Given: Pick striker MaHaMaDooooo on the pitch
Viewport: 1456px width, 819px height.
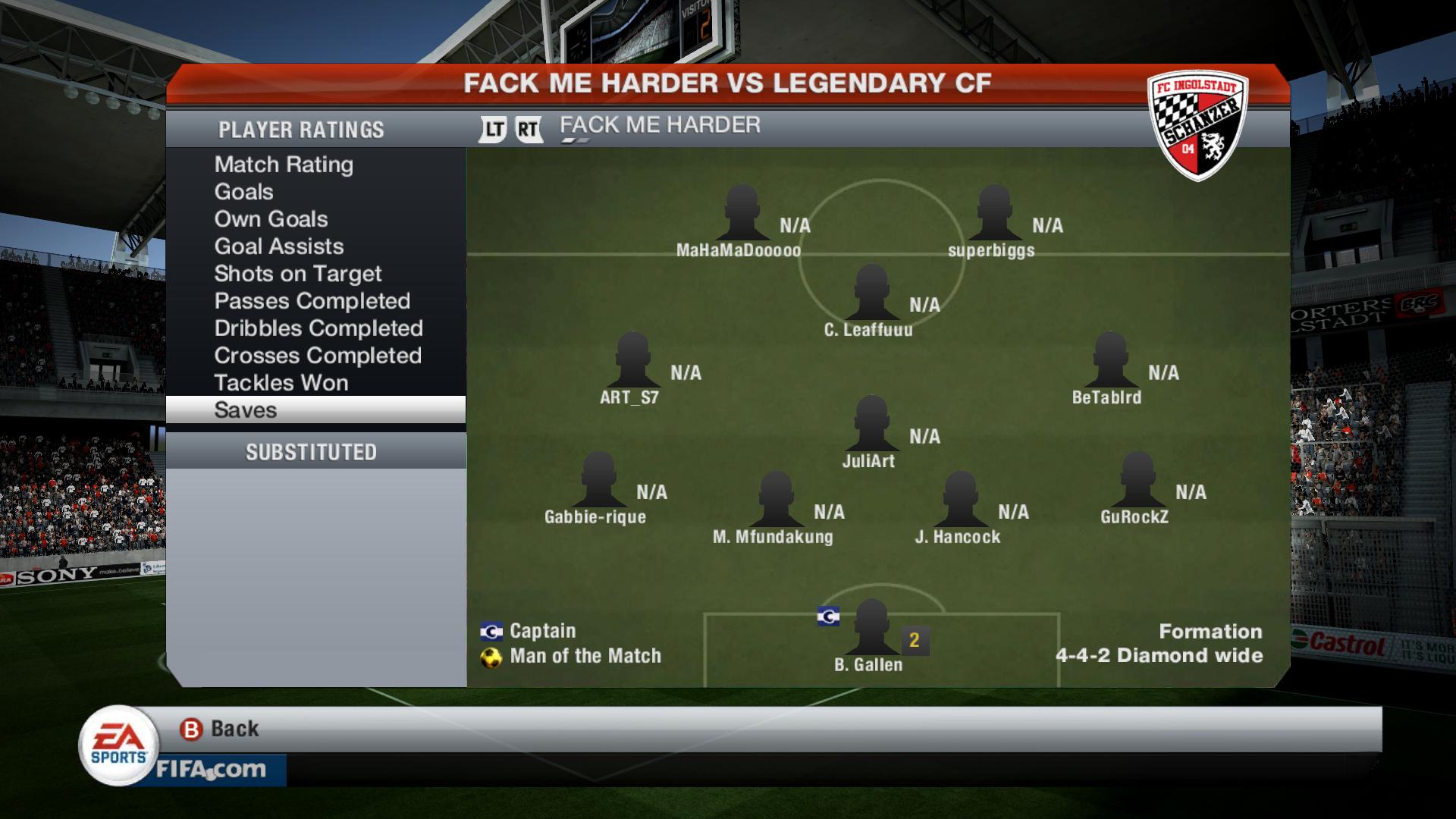Looking at the screenshot, I should [x=741, y=216].
